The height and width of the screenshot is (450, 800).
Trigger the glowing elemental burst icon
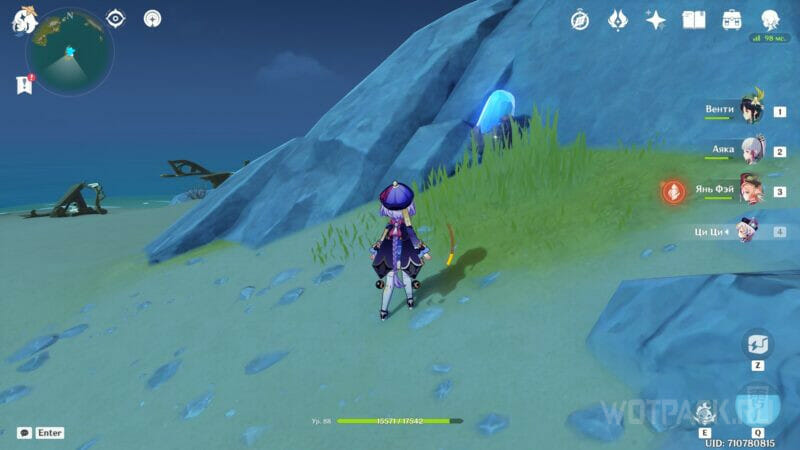(x=757, y=404)
